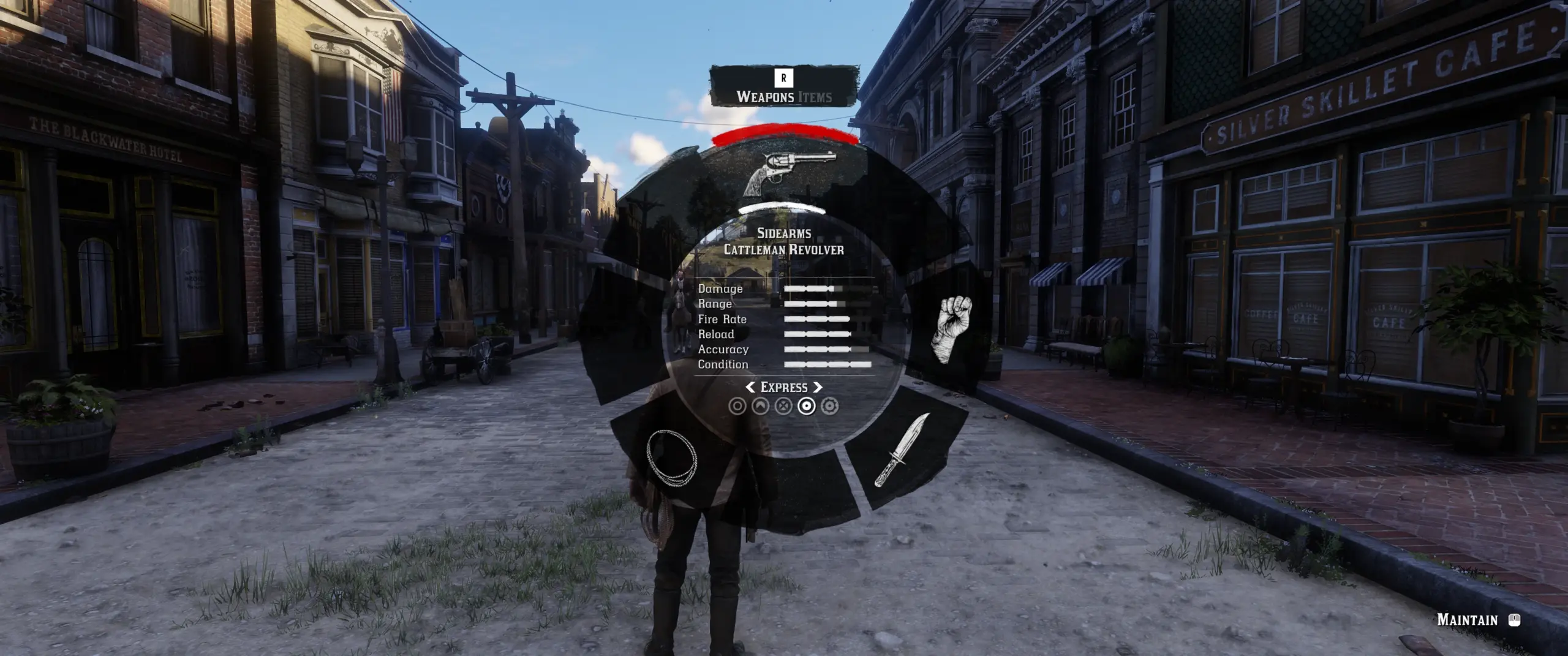Click the R key prompt box
Screen dimensions: 1568x656
(784, 77)
